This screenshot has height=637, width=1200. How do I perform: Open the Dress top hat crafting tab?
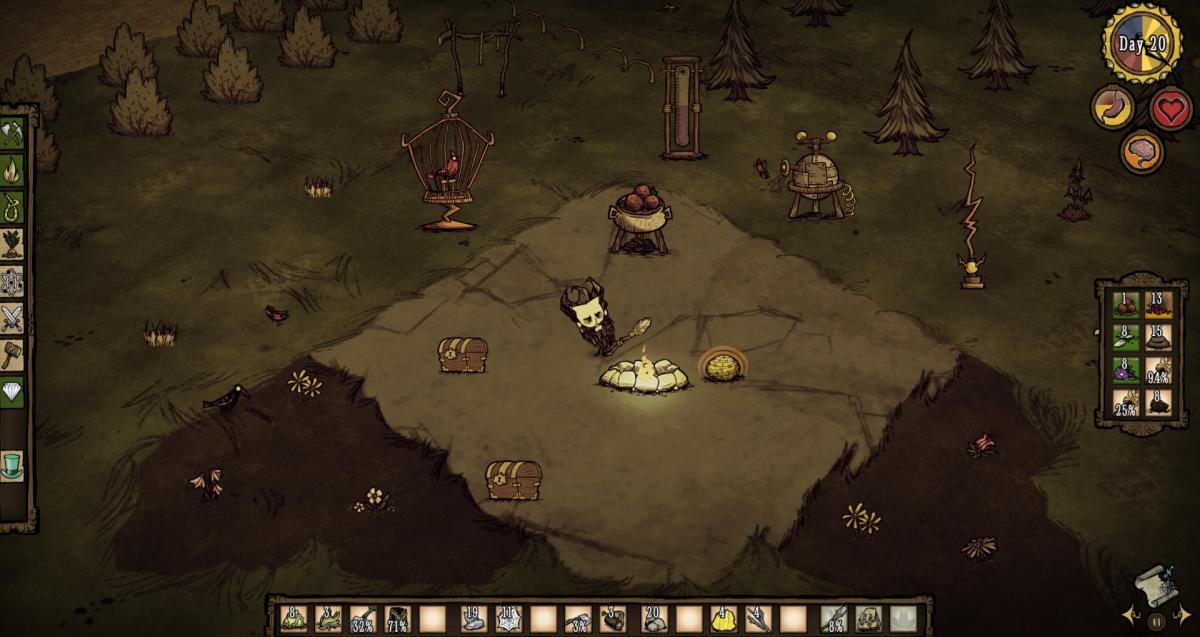coord(12,466)
